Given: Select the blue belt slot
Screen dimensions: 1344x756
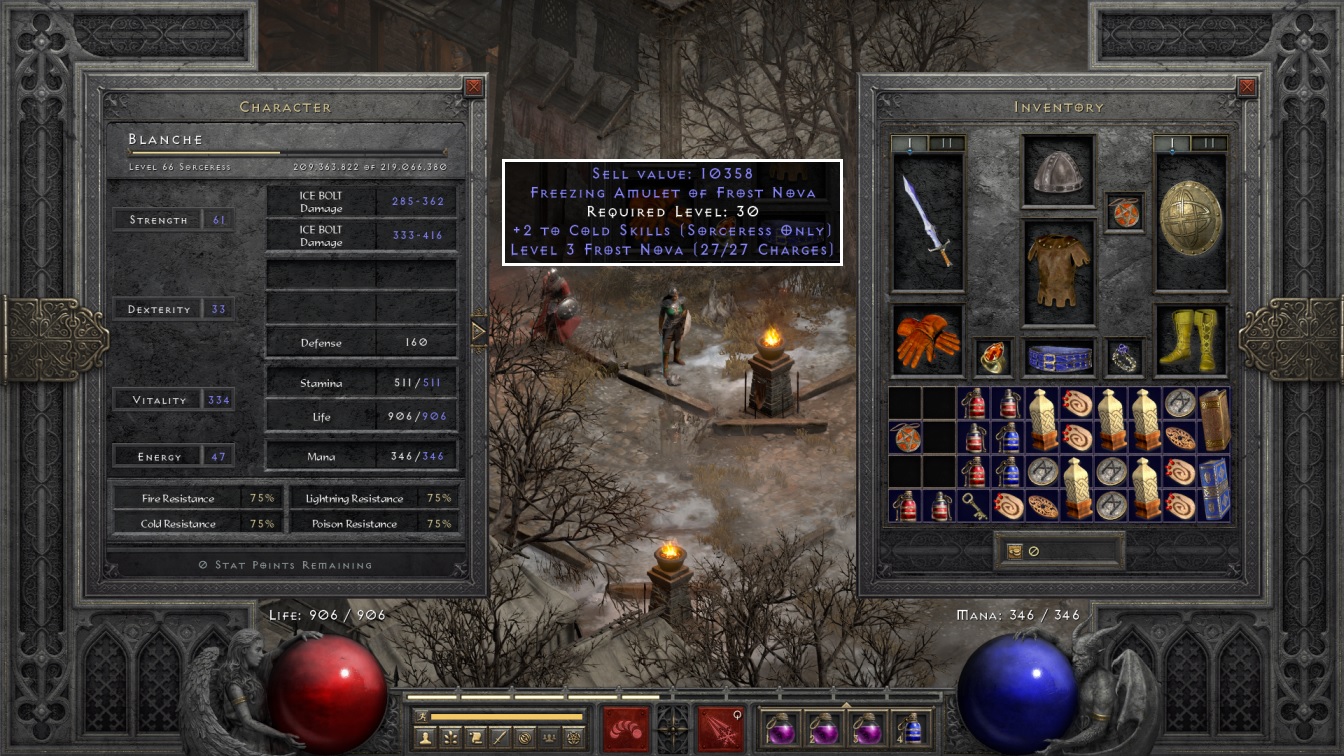Looking at the screenshot, I should 1058,357.
